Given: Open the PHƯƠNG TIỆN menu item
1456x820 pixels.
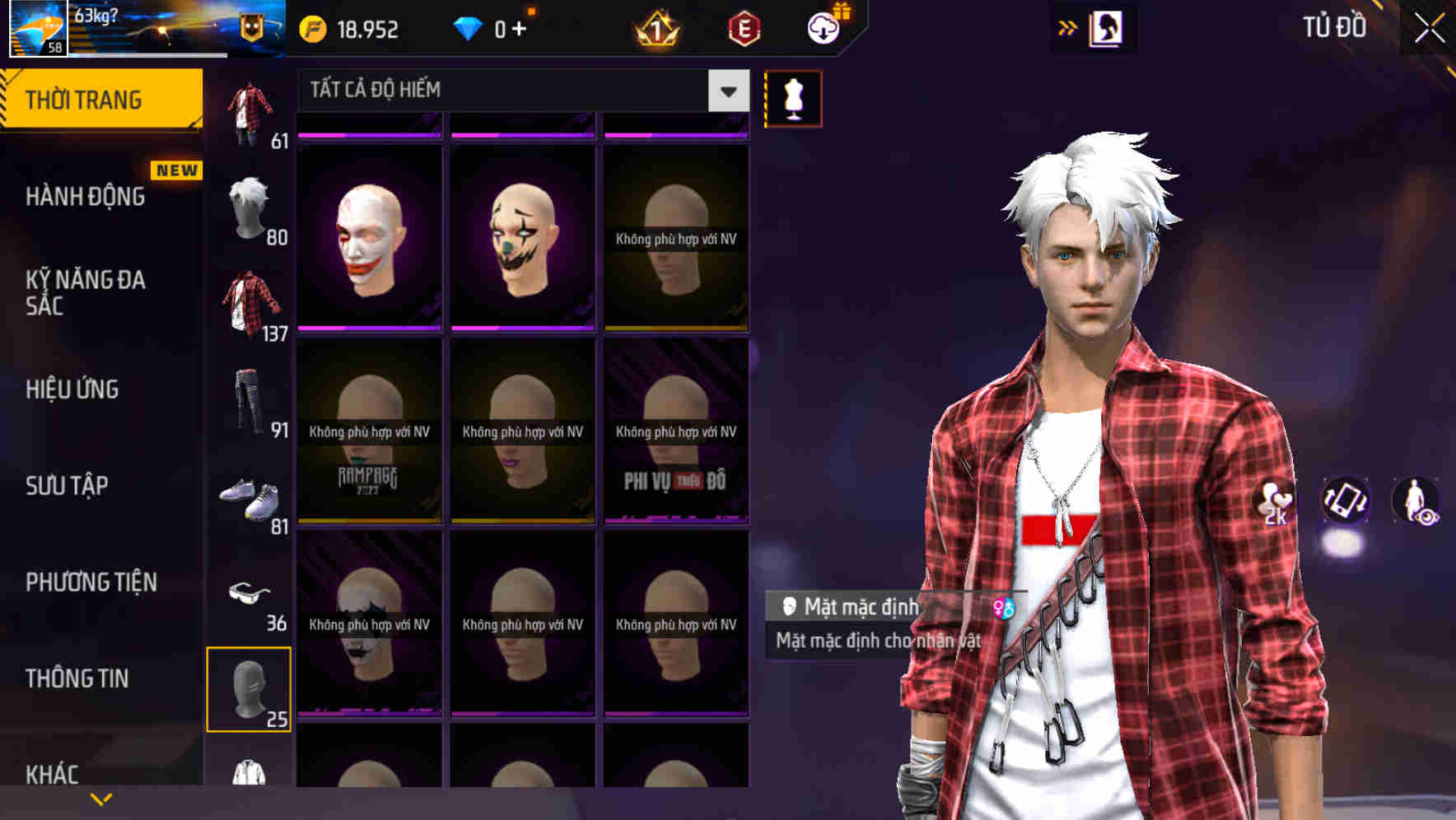Looking at the screenshot, I should click(x=91, y=582).
